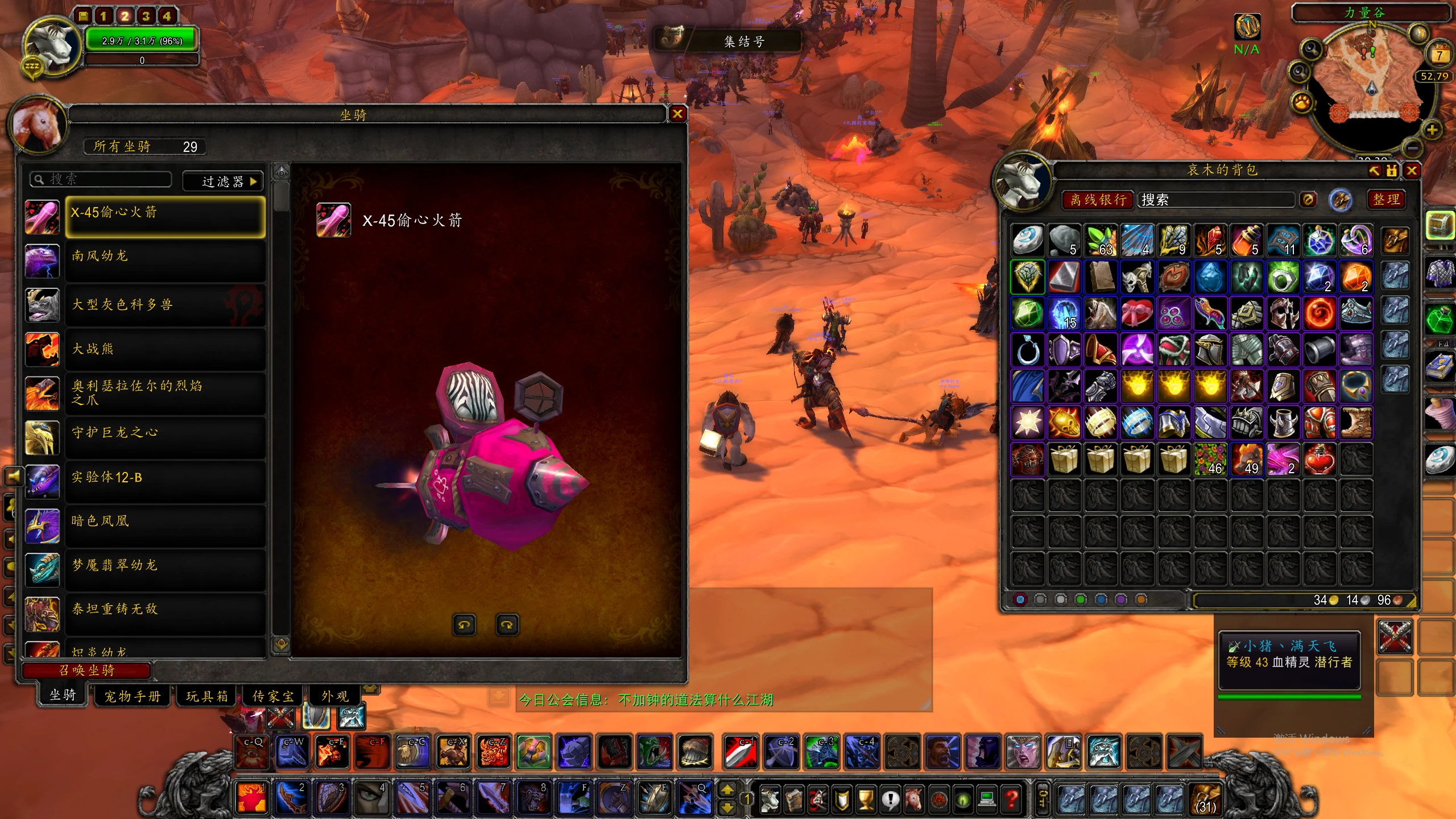Summon mount with 召唤坐骑 button

[87, 670]
